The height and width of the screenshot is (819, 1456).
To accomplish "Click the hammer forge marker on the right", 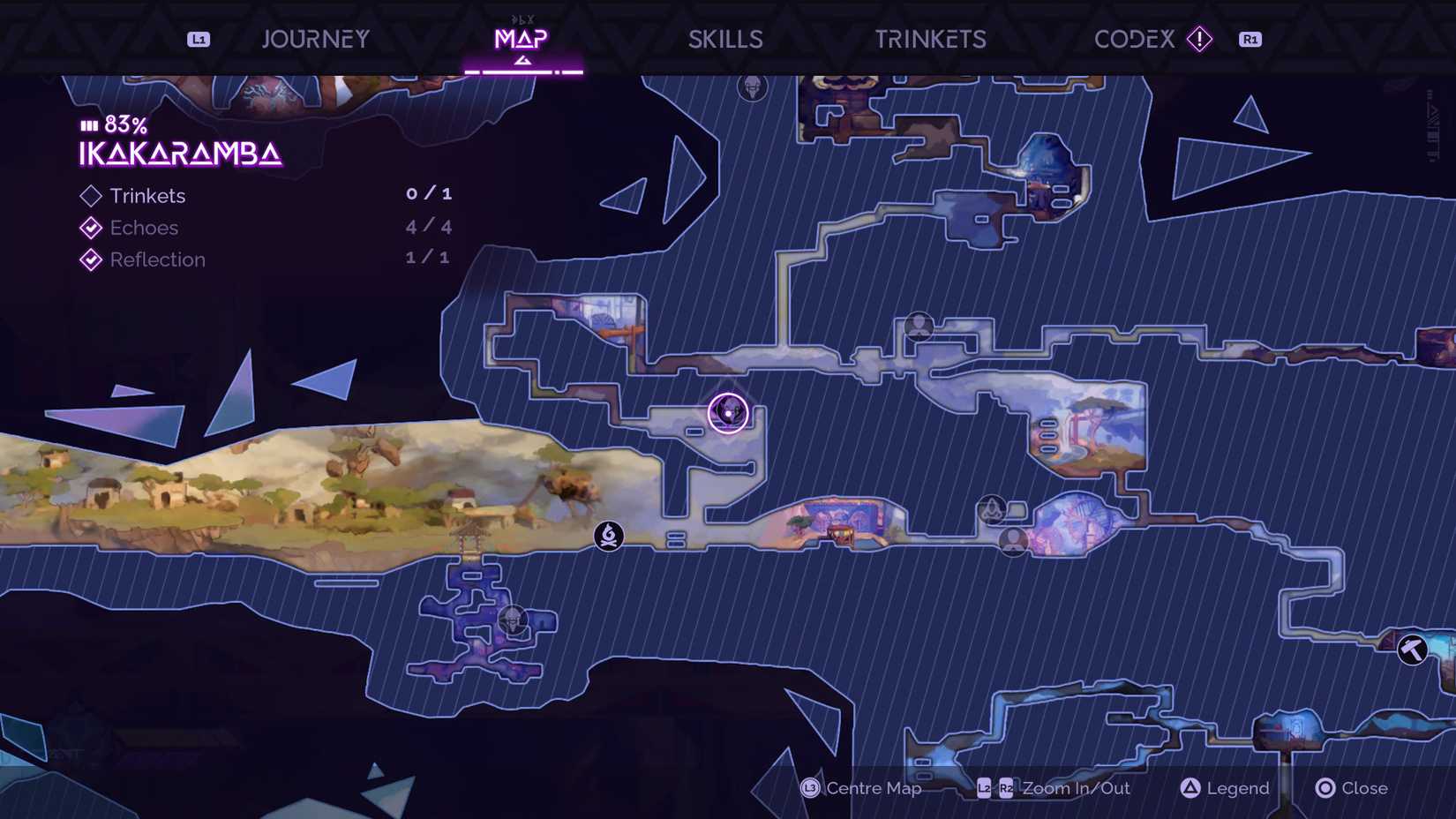I will pos(1414,650).
